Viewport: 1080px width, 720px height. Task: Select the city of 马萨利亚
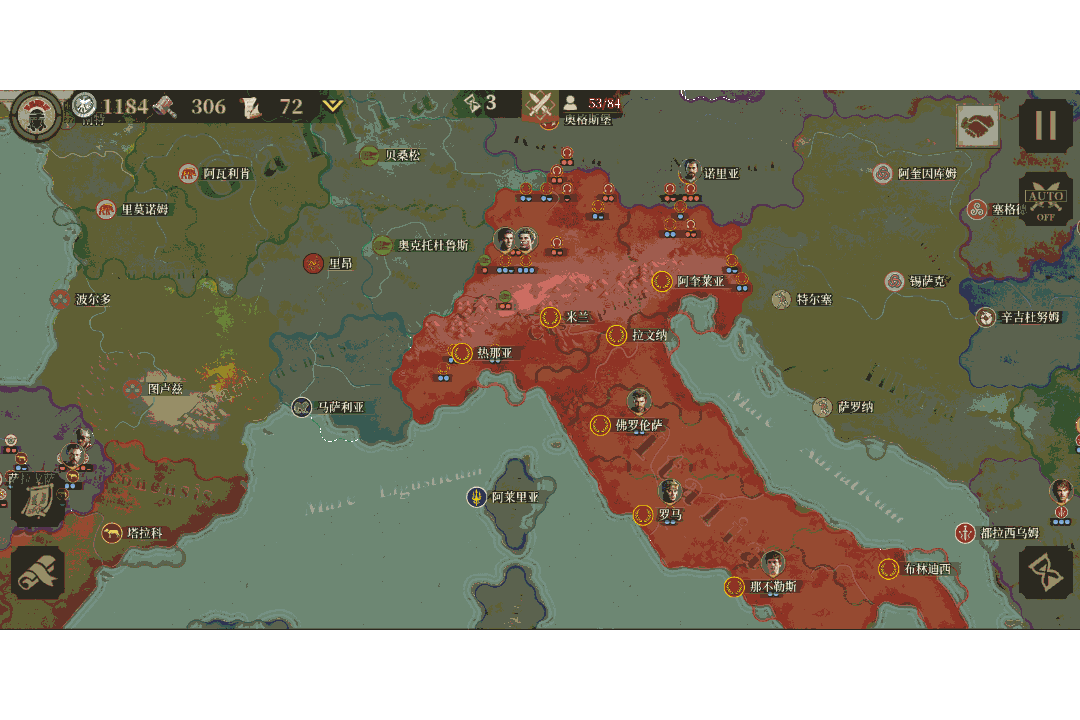tap(302, 407)
